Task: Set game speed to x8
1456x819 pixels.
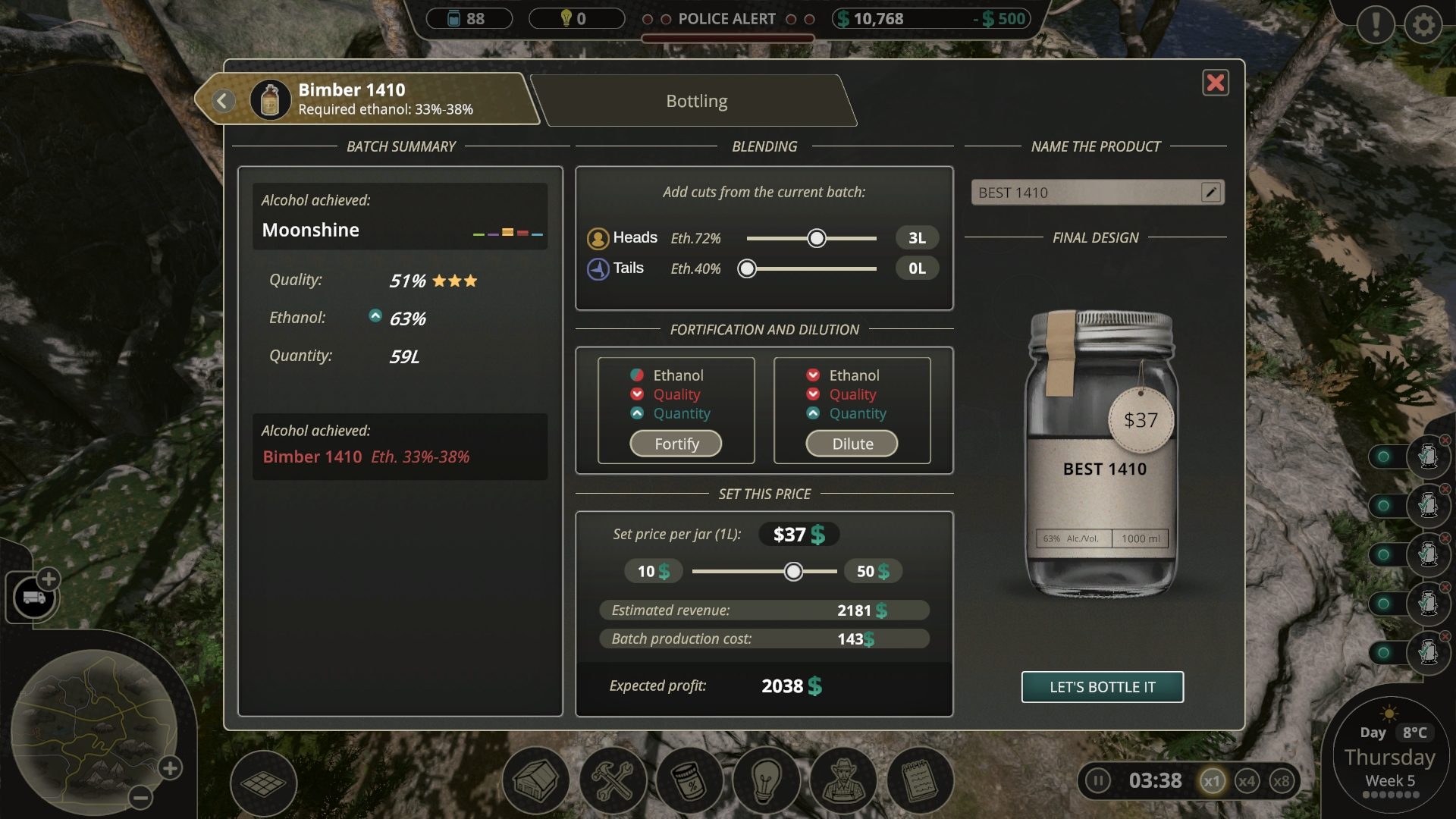Action: tap(1281, 781)
